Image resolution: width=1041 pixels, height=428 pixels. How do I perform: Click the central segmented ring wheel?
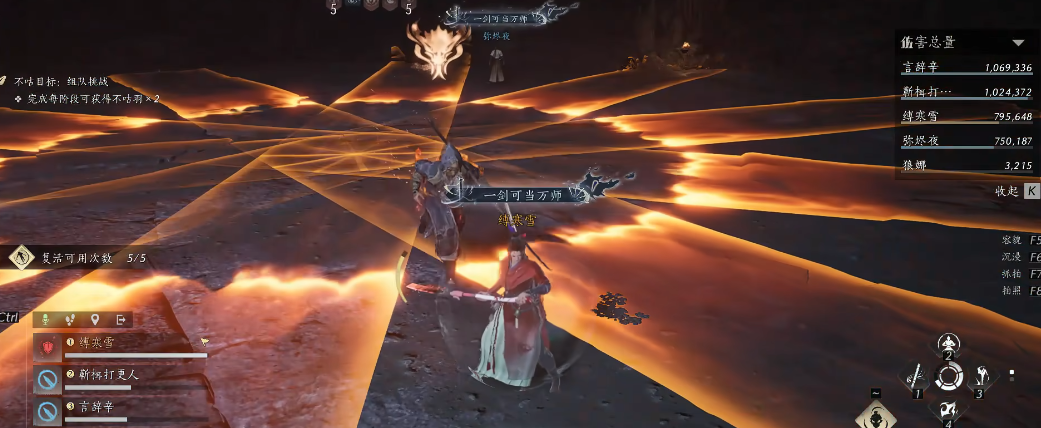point(948,377)
